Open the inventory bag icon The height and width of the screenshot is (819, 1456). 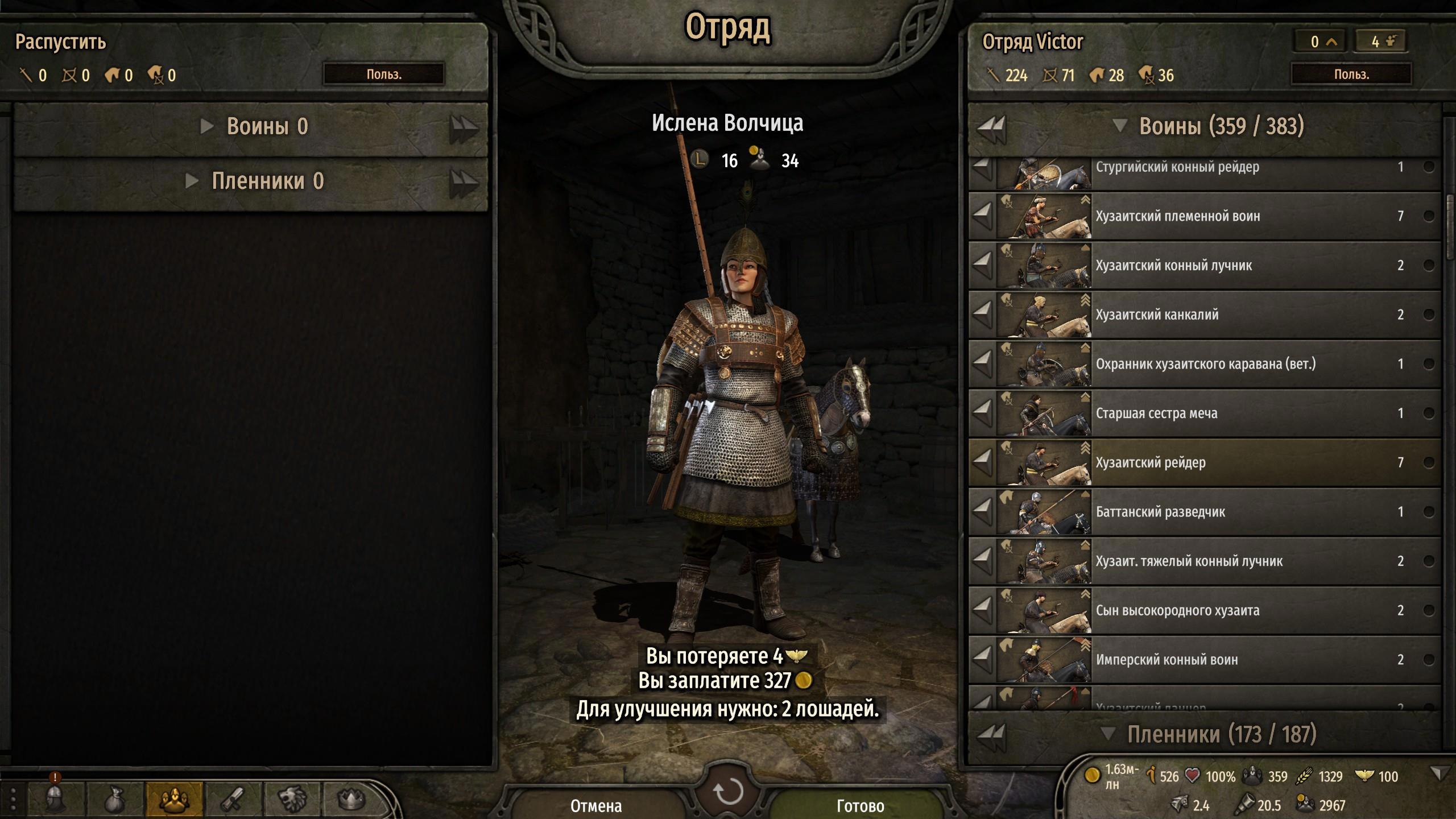pos(115,799)
